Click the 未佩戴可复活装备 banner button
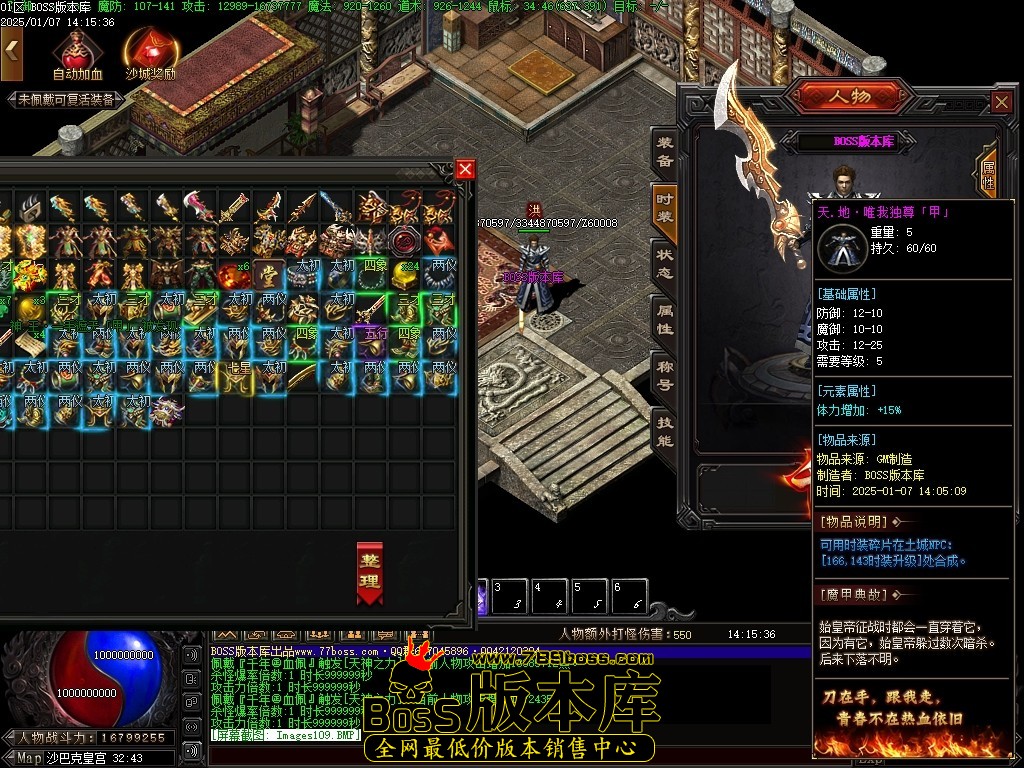Viewport: 1024px width, 768px height. 66,100
